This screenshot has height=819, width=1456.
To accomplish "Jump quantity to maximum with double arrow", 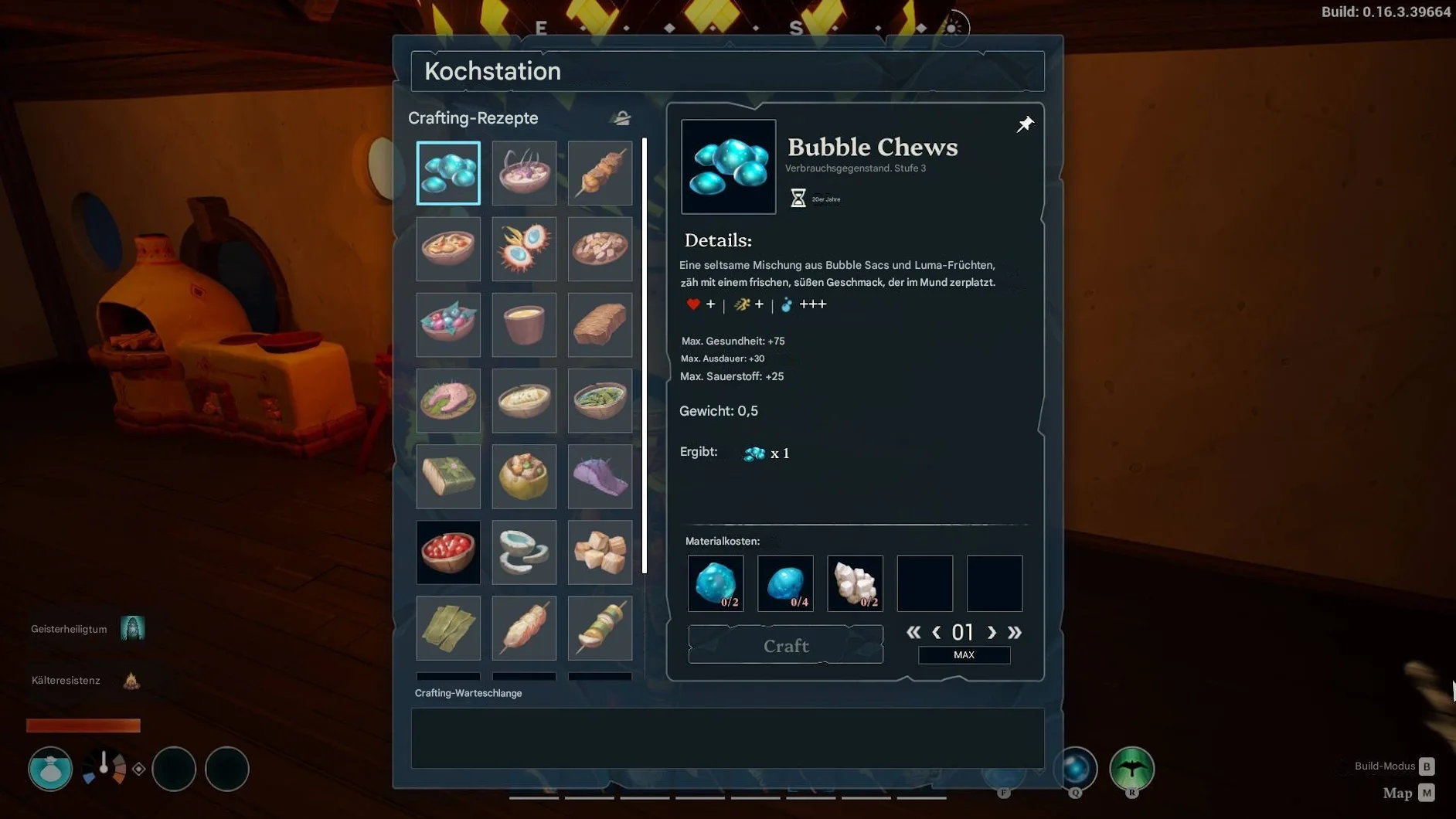I will pos(1015,632).
